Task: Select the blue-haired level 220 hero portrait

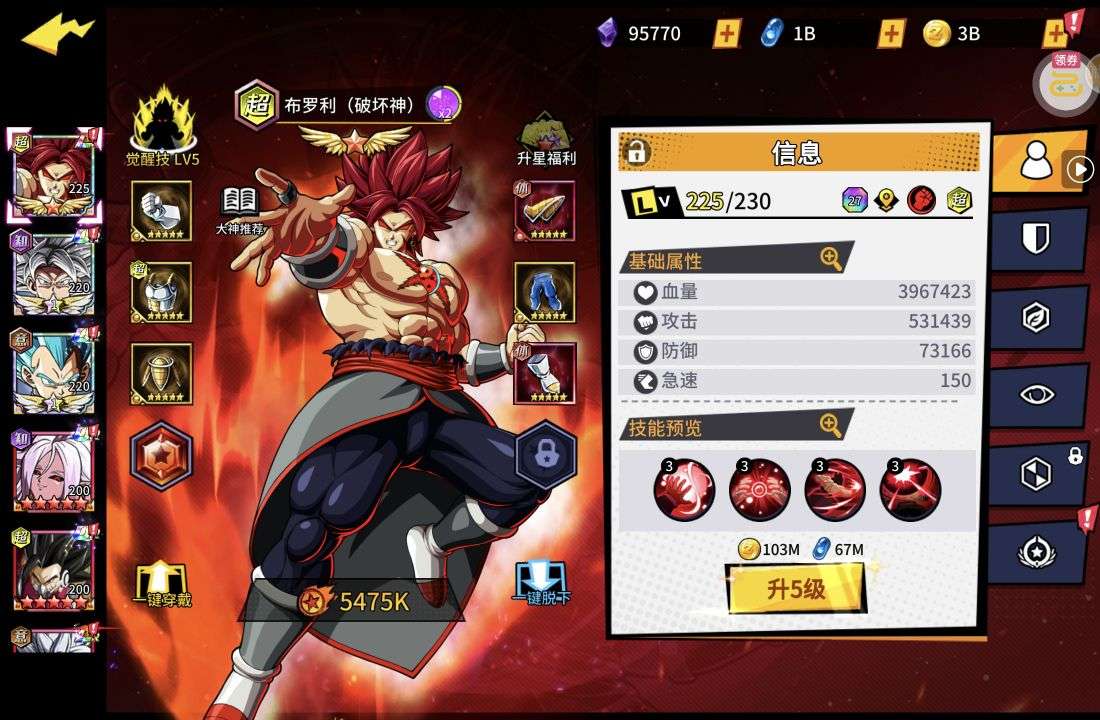Action: point(53,372)
